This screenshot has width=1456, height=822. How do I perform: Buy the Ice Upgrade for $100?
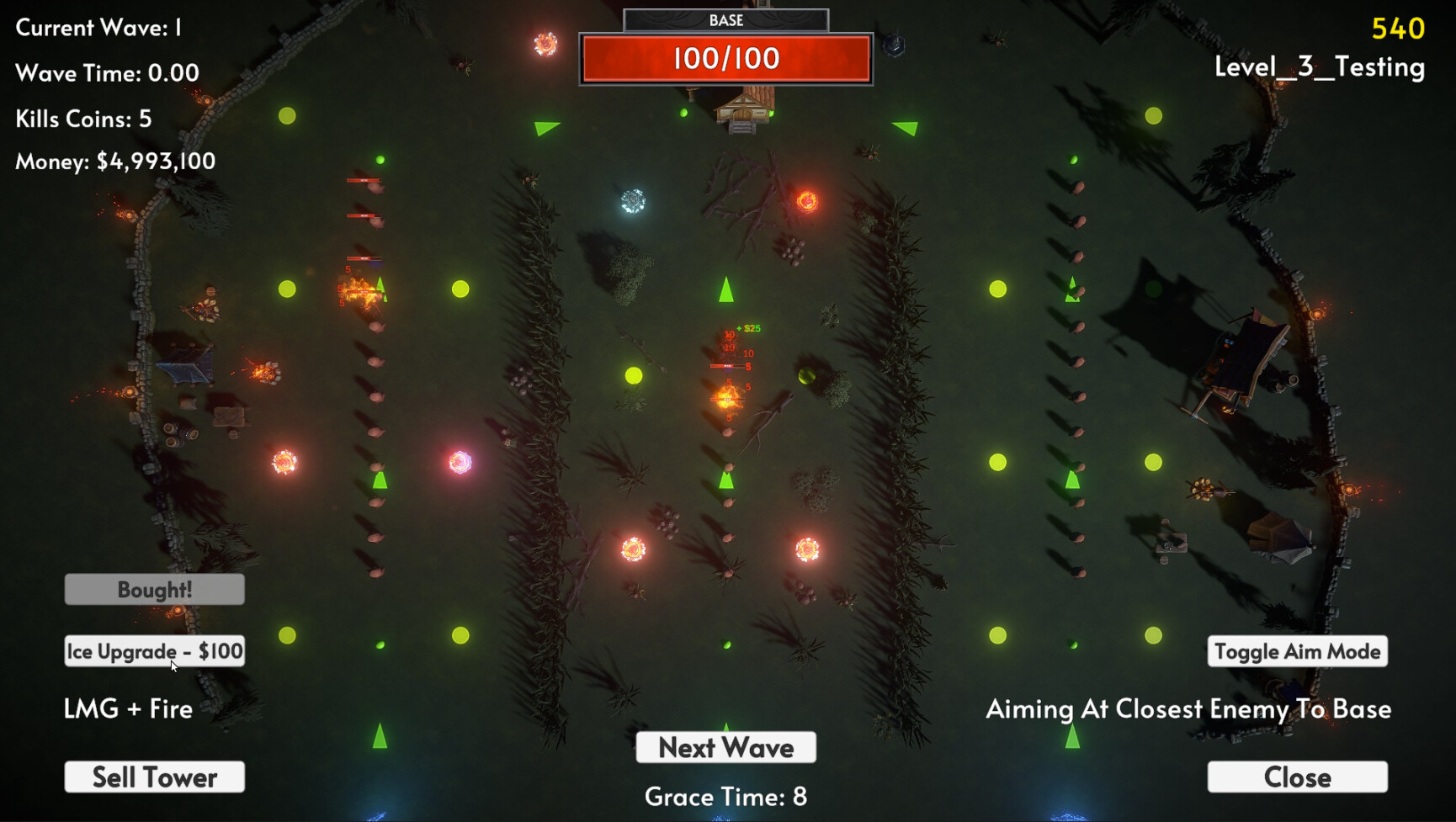click(x=154, y=650)
